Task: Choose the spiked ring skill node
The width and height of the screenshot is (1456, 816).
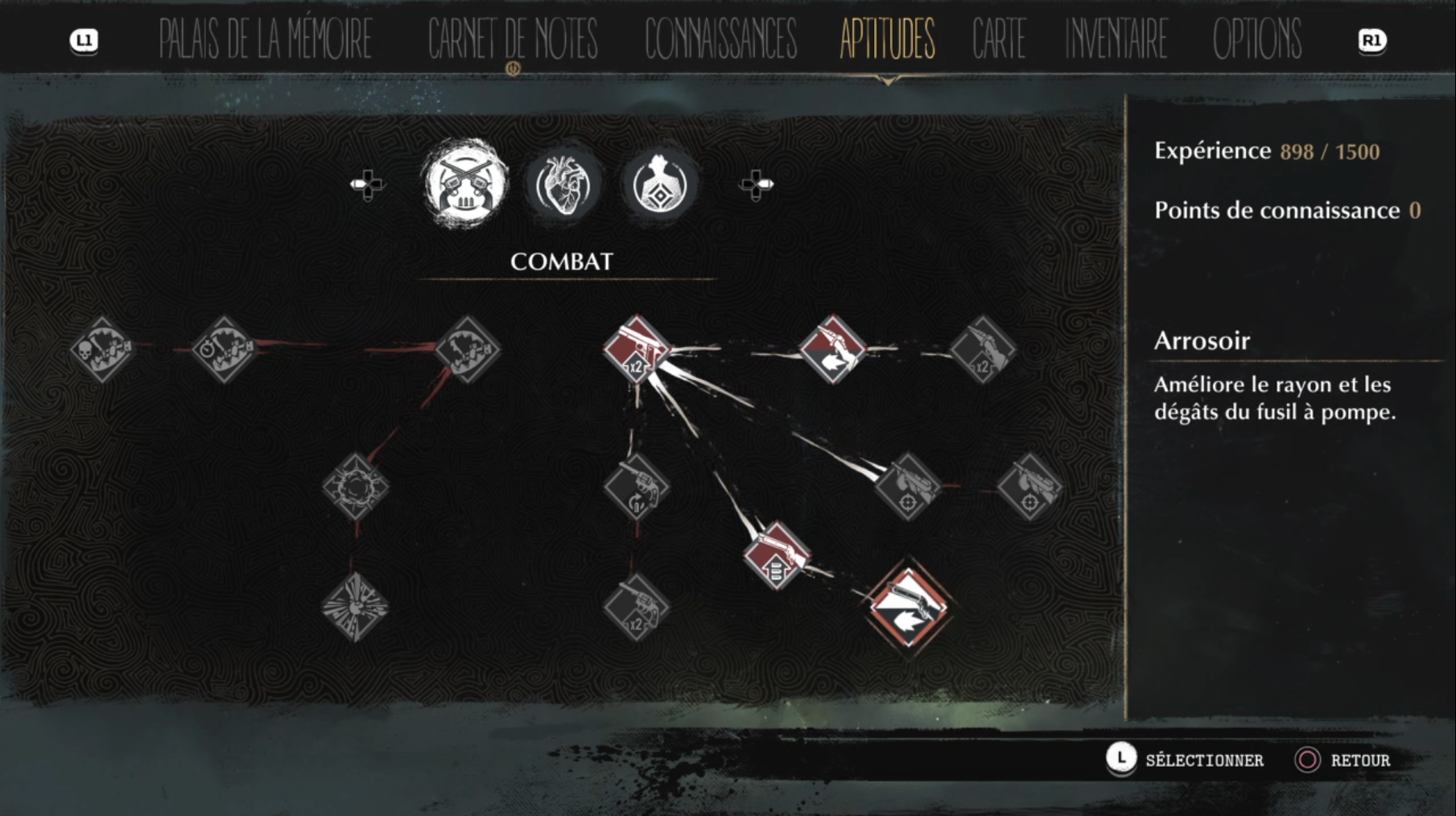Action: coord(355,487)
